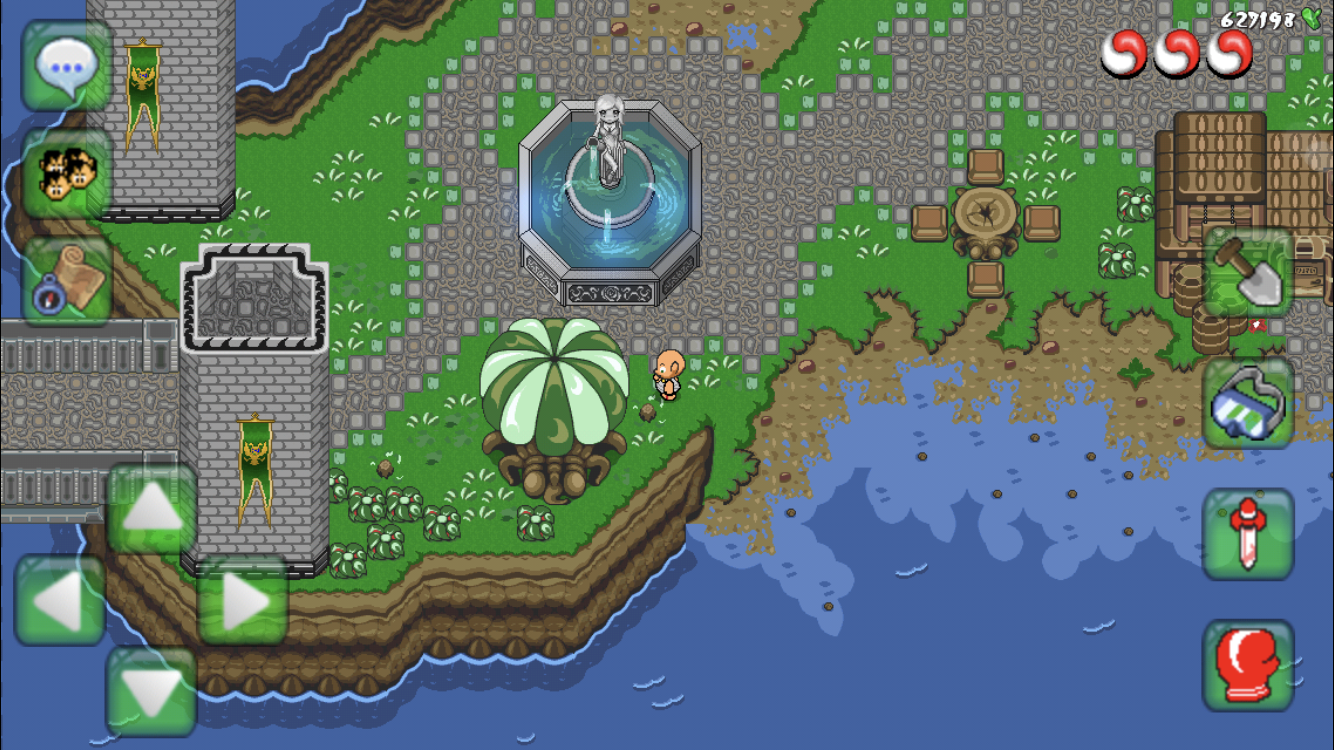Open the map scroll and compass
The image size is (1334, 750).
pos(66,280)
